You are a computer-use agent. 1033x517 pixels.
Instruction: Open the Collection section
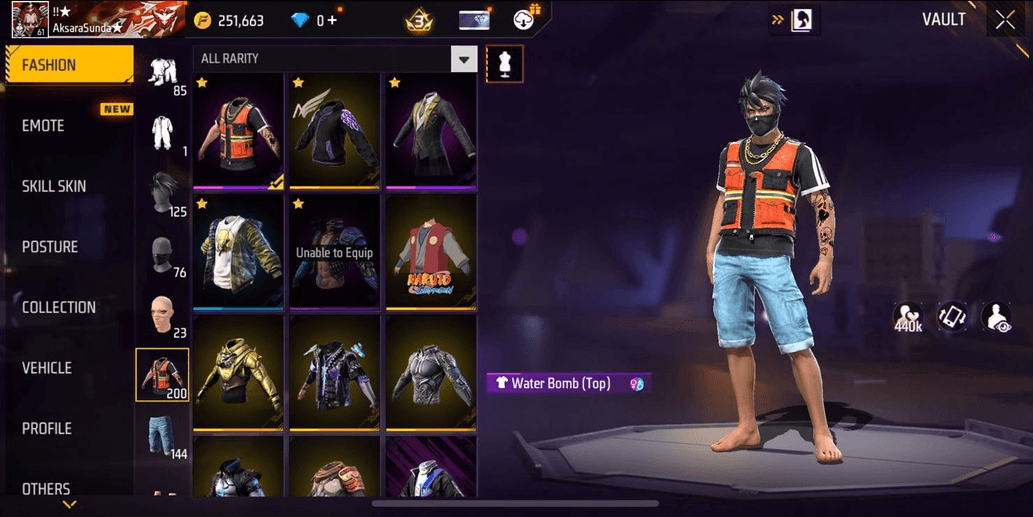click(x=59, y=308)
